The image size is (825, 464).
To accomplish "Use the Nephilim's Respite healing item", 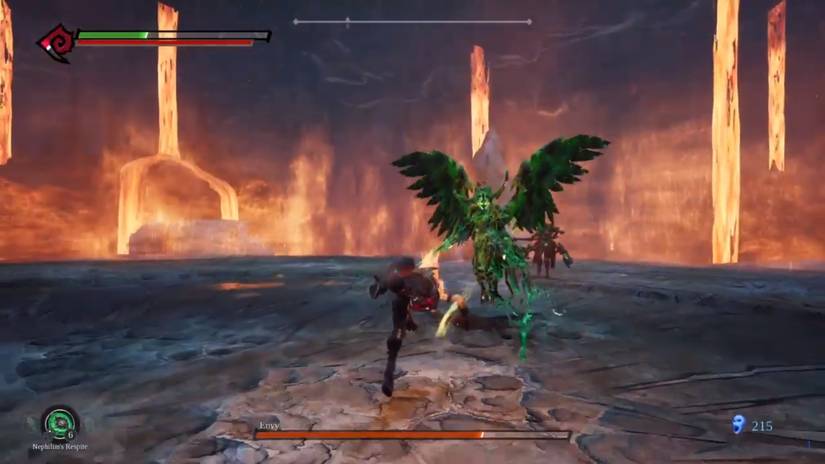I will coord(59,423).
